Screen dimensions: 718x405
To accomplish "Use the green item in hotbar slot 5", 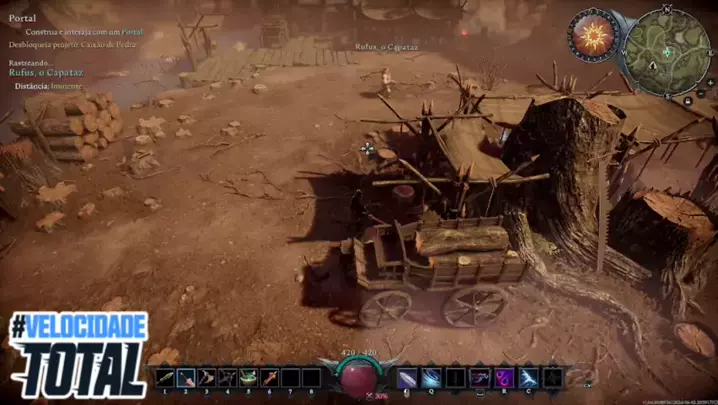I will (249, 378).
